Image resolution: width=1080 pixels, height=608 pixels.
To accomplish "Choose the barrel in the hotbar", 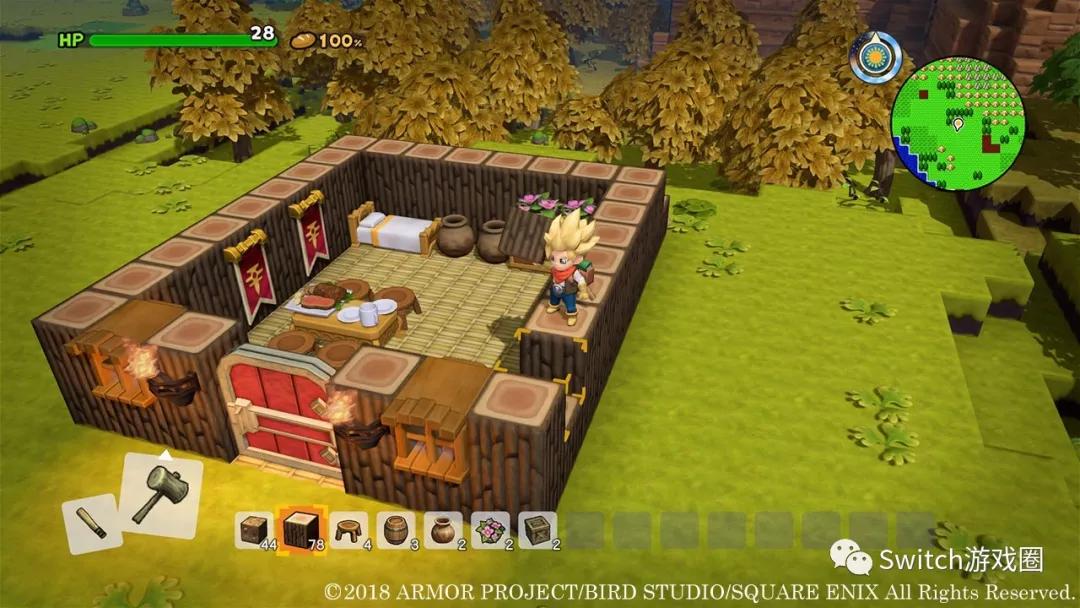I will 396,529.
